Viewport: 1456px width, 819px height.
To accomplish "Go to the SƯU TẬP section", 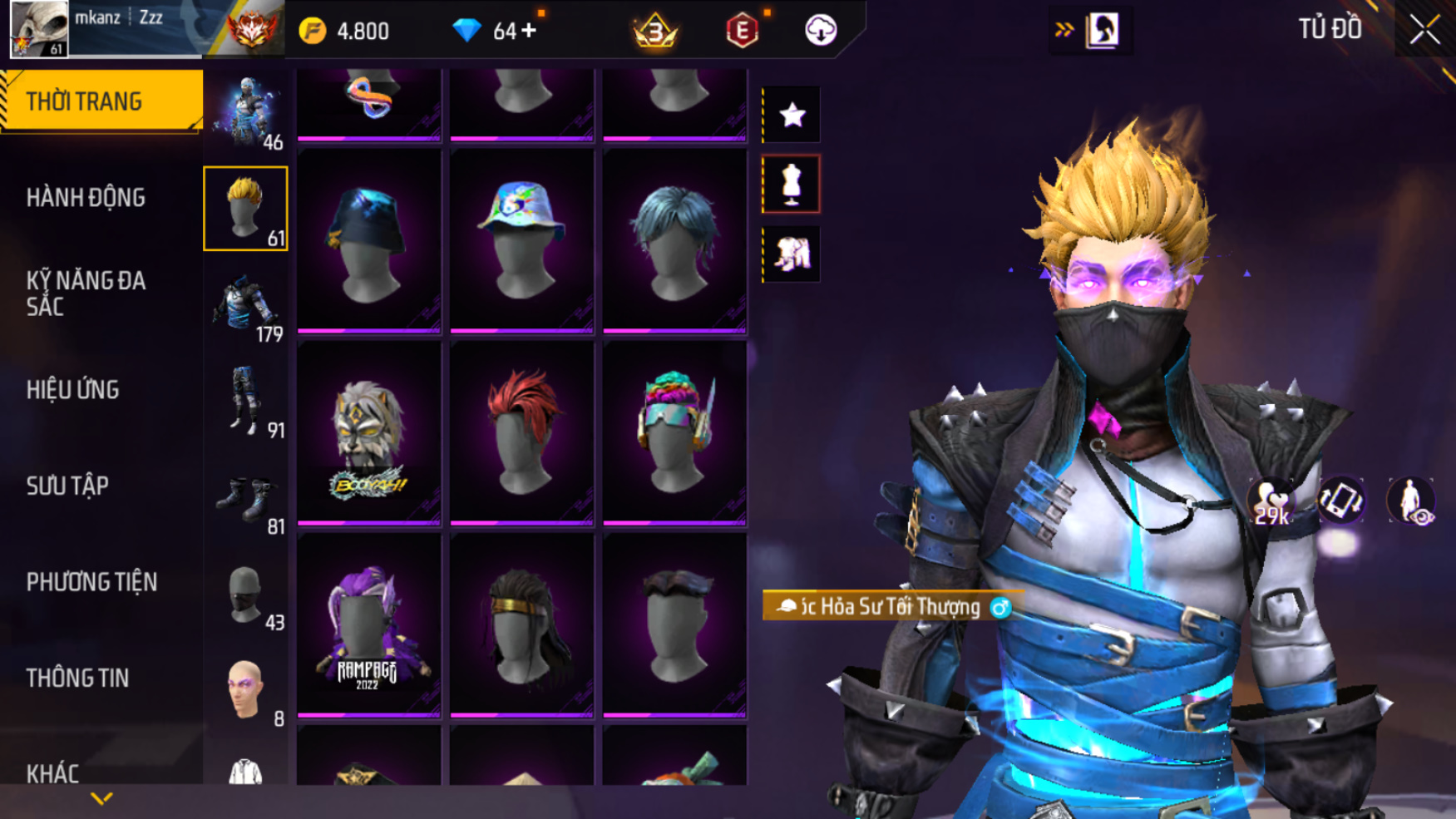I will [67, 486].
